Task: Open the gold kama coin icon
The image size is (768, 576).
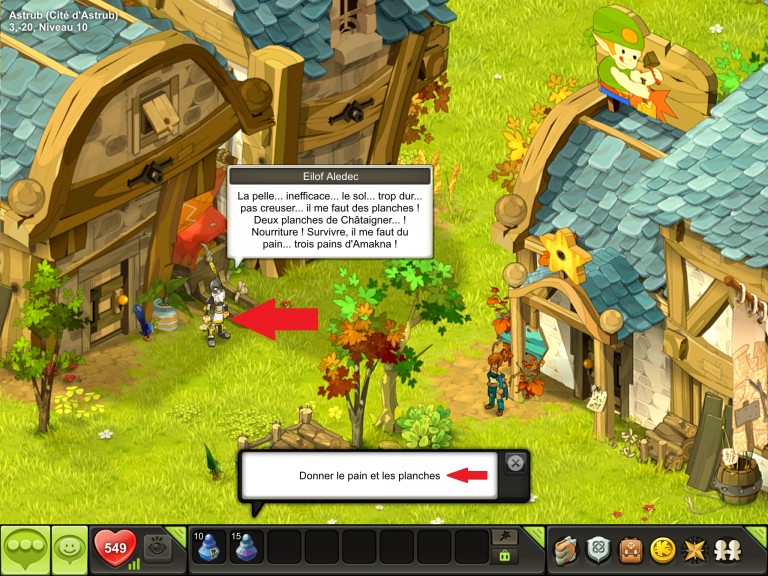Action: pyautogui.click(x=661, y=549)
